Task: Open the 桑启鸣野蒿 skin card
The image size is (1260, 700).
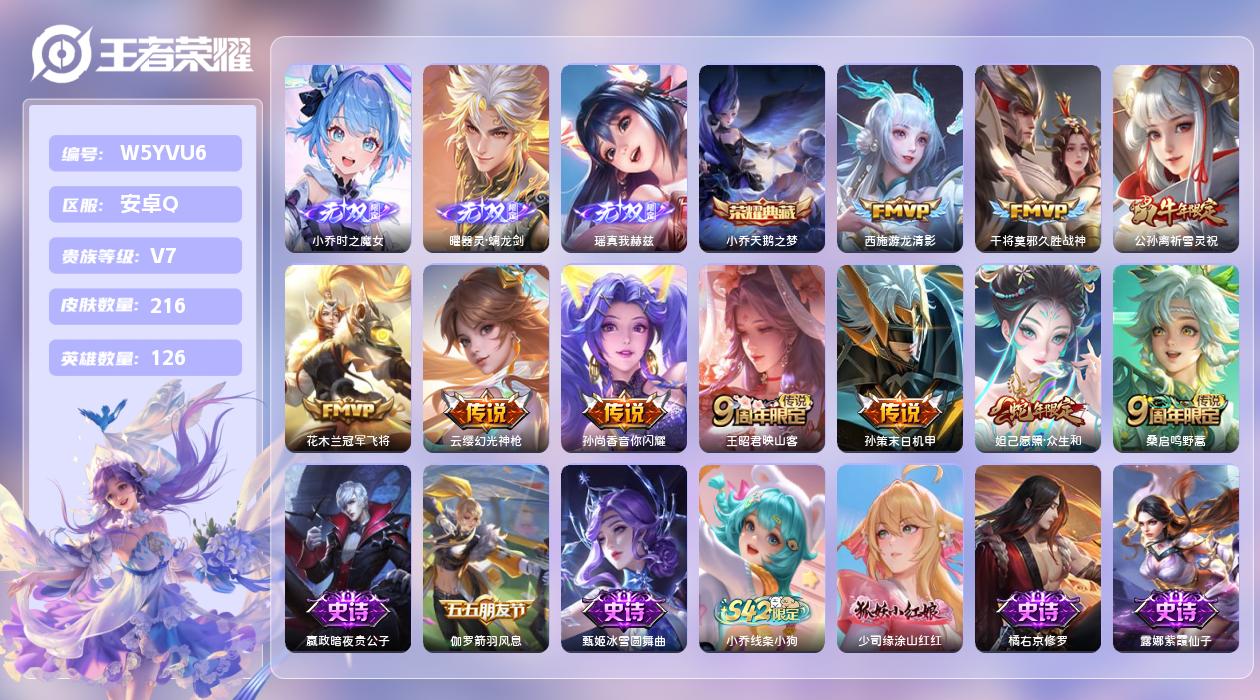Action: [1176, 358]
